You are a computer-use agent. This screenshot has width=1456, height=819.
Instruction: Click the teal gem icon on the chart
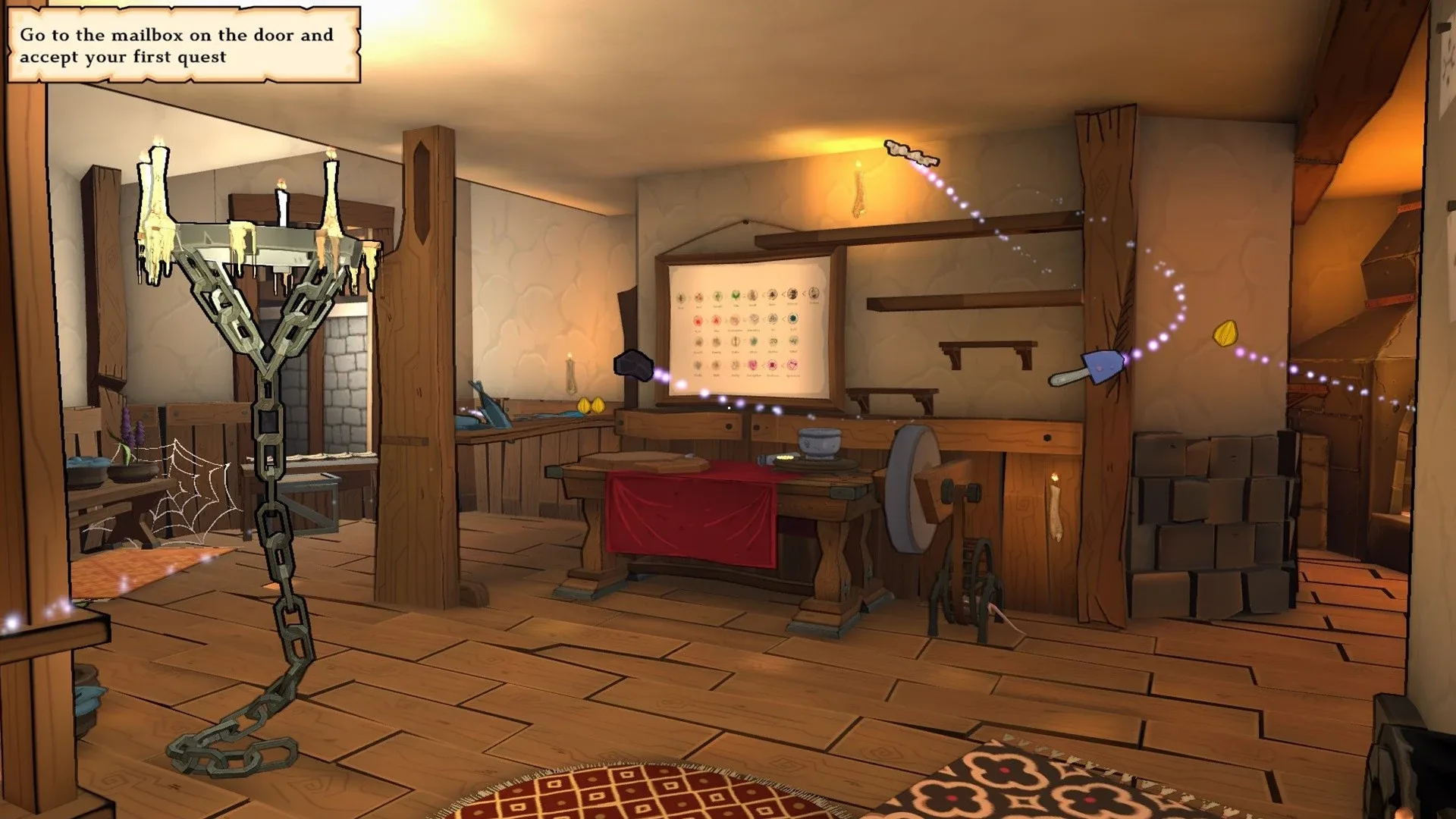point(793,318)
